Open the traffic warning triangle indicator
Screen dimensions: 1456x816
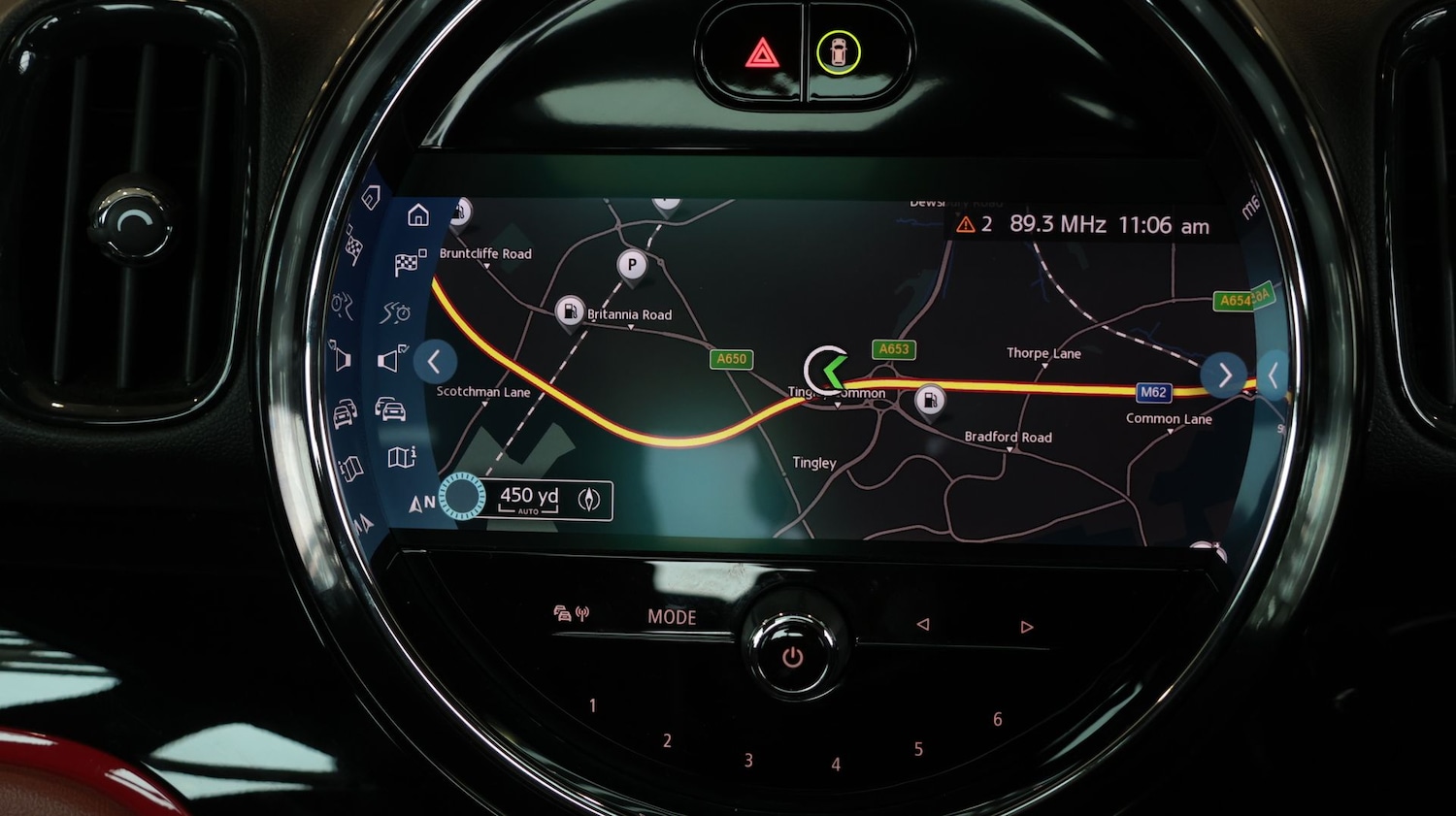click(x=966, y=225)
